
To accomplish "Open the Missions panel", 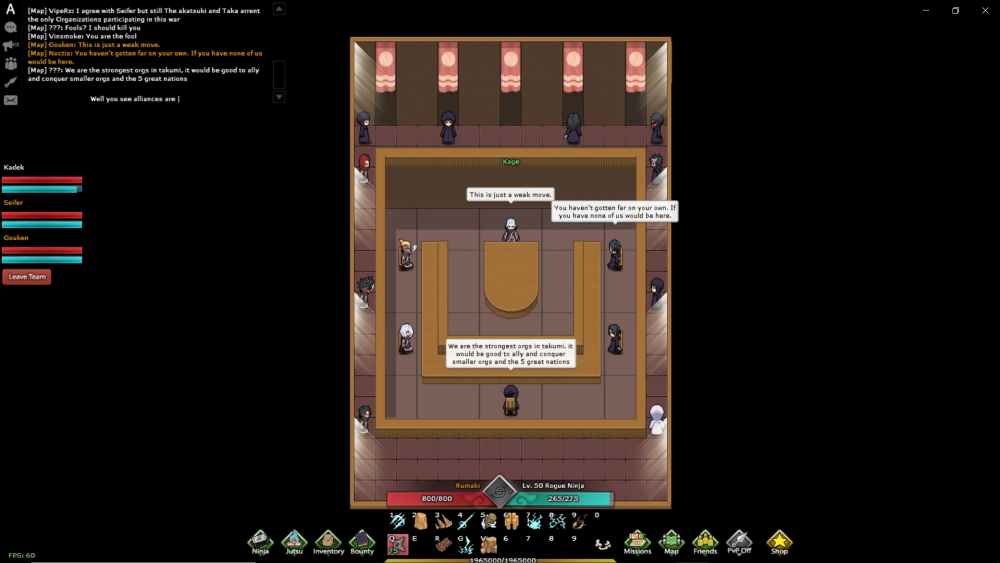I will coord(637,541).
